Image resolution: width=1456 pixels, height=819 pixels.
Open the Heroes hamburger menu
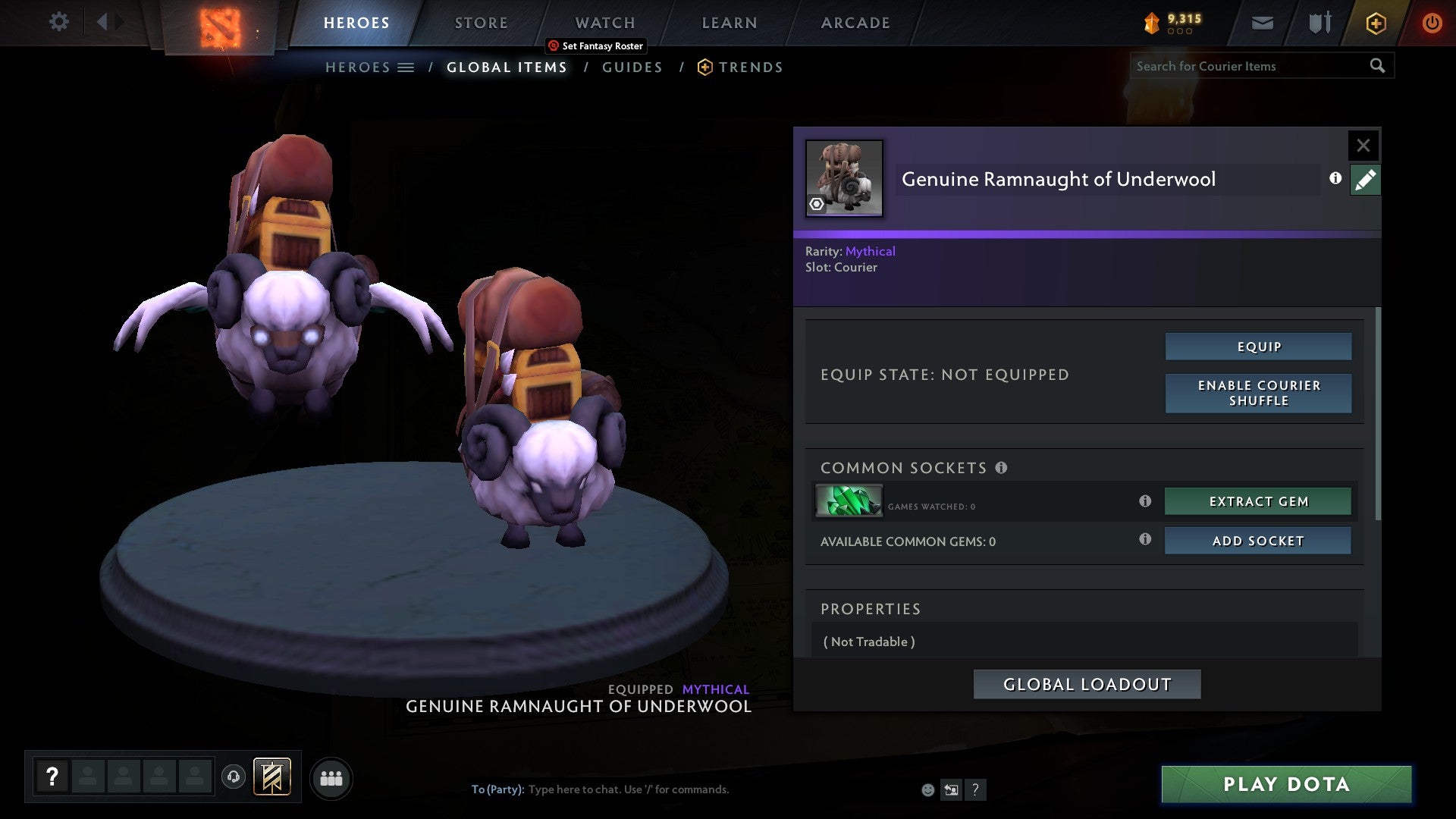pos(406,67)
